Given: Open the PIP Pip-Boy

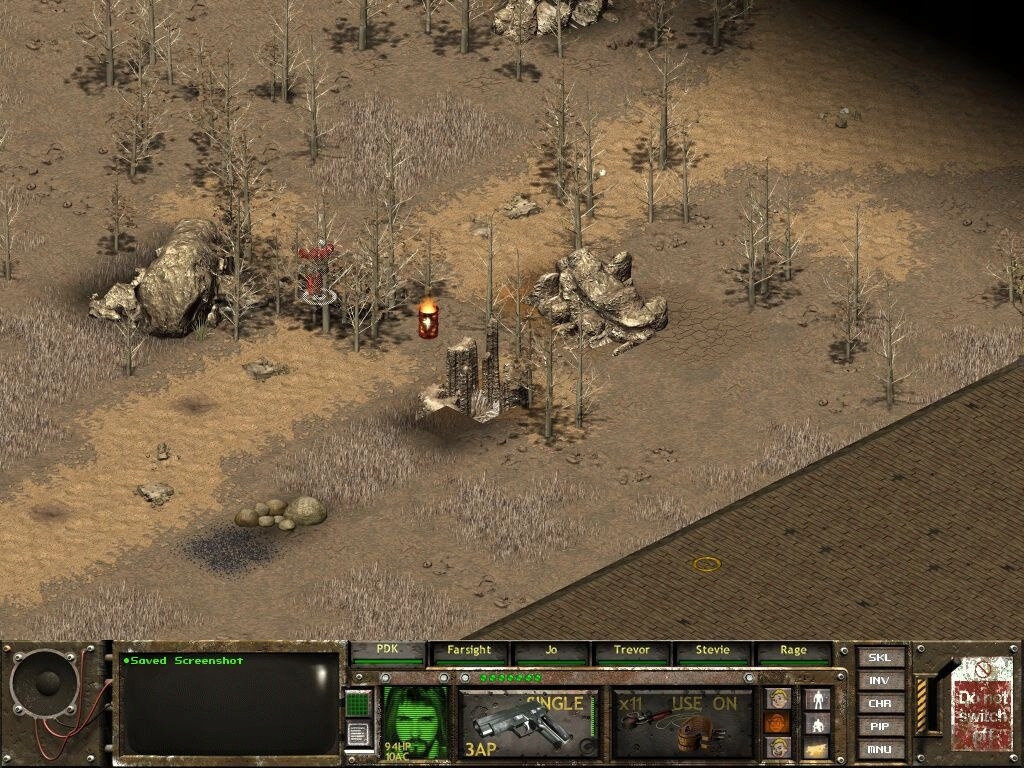Looking at the screenshot, I should coord(880,727).
